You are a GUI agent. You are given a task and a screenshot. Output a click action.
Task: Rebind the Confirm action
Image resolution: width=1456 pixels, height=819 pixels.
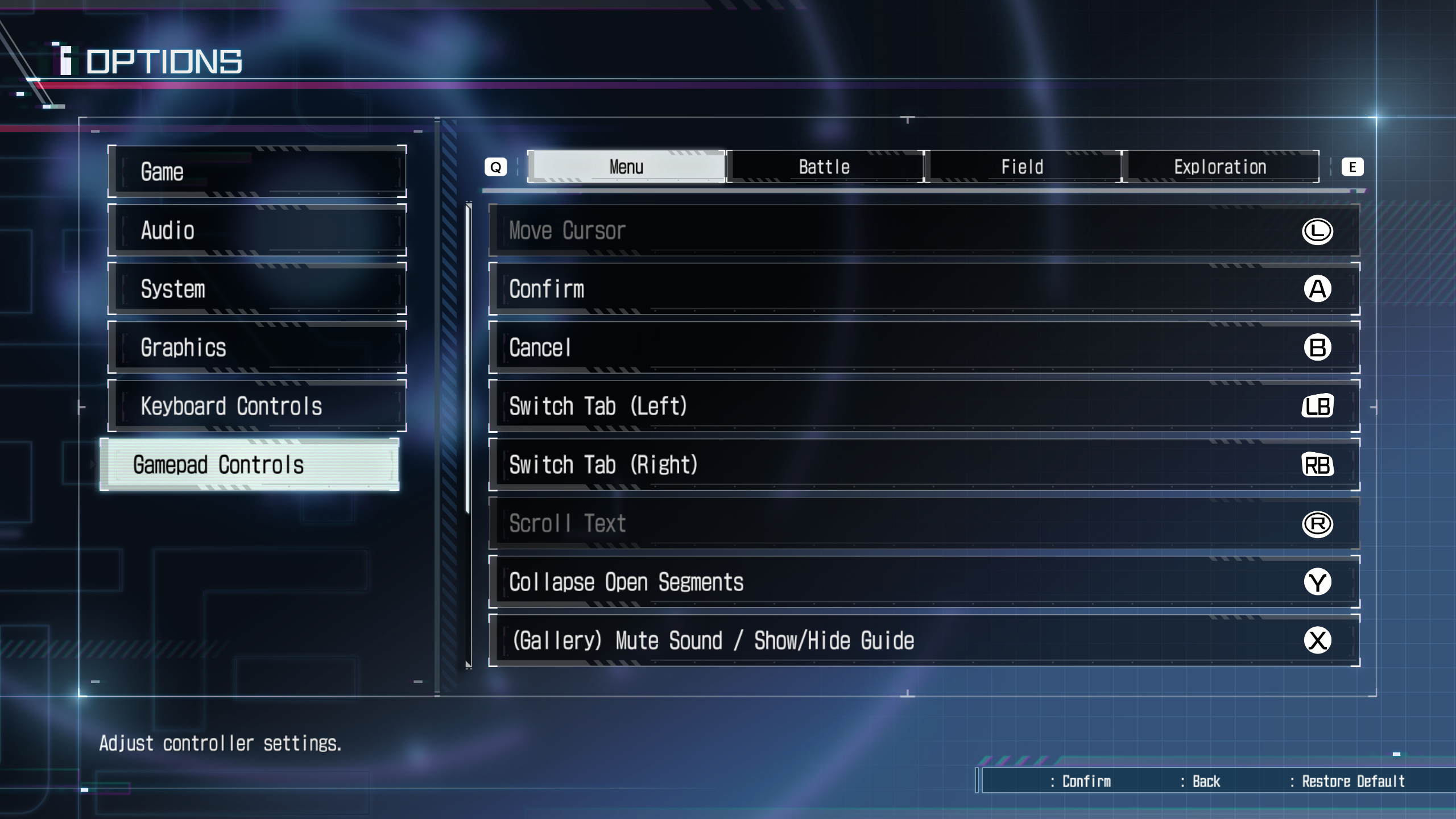[924, 289]
